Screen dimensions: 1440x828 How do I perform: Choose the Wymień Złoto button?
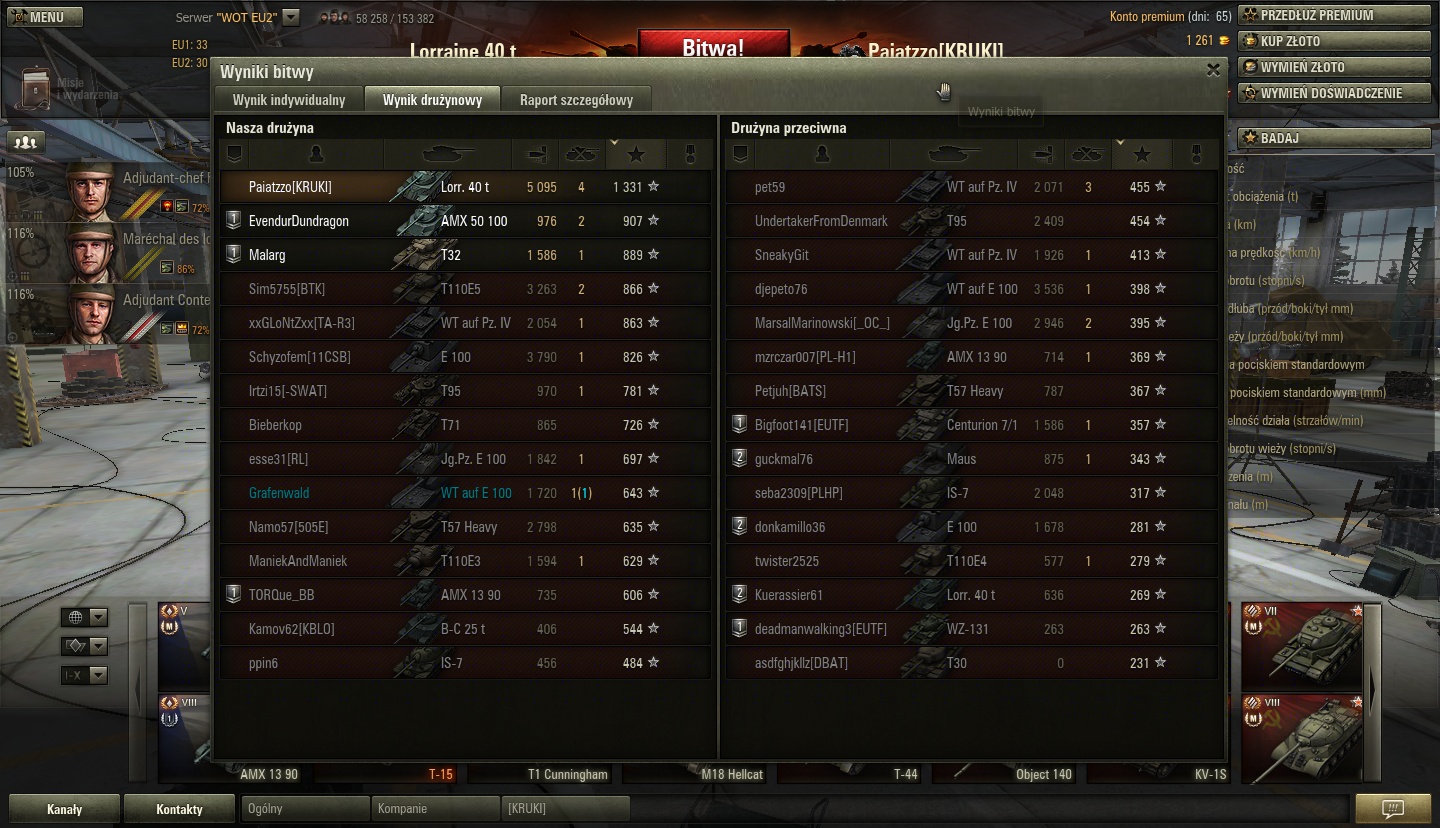click(1335, 67)
